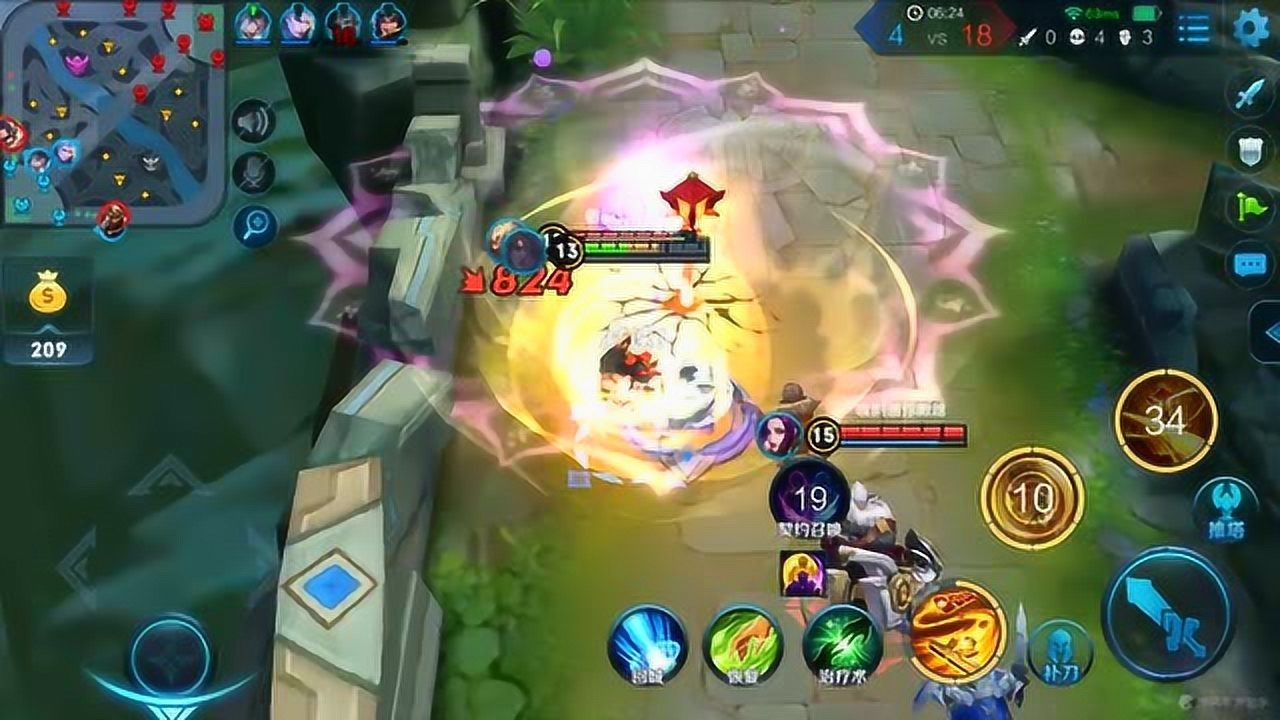Send the shield retreat signal
Screen dimensions: 1280x720
(1250, 150)
